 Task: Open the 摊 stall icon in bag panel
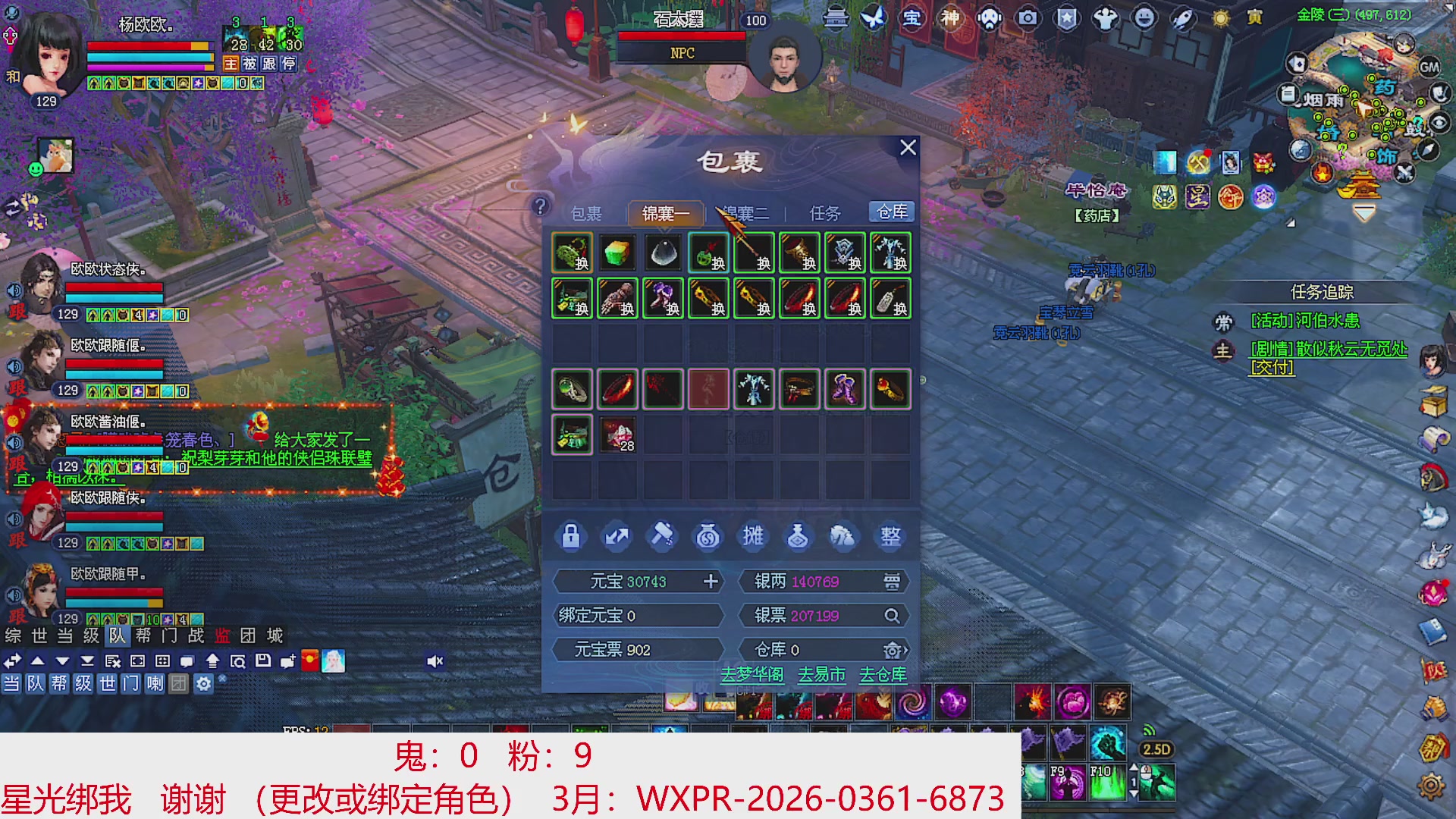click(x=753, y=536)
